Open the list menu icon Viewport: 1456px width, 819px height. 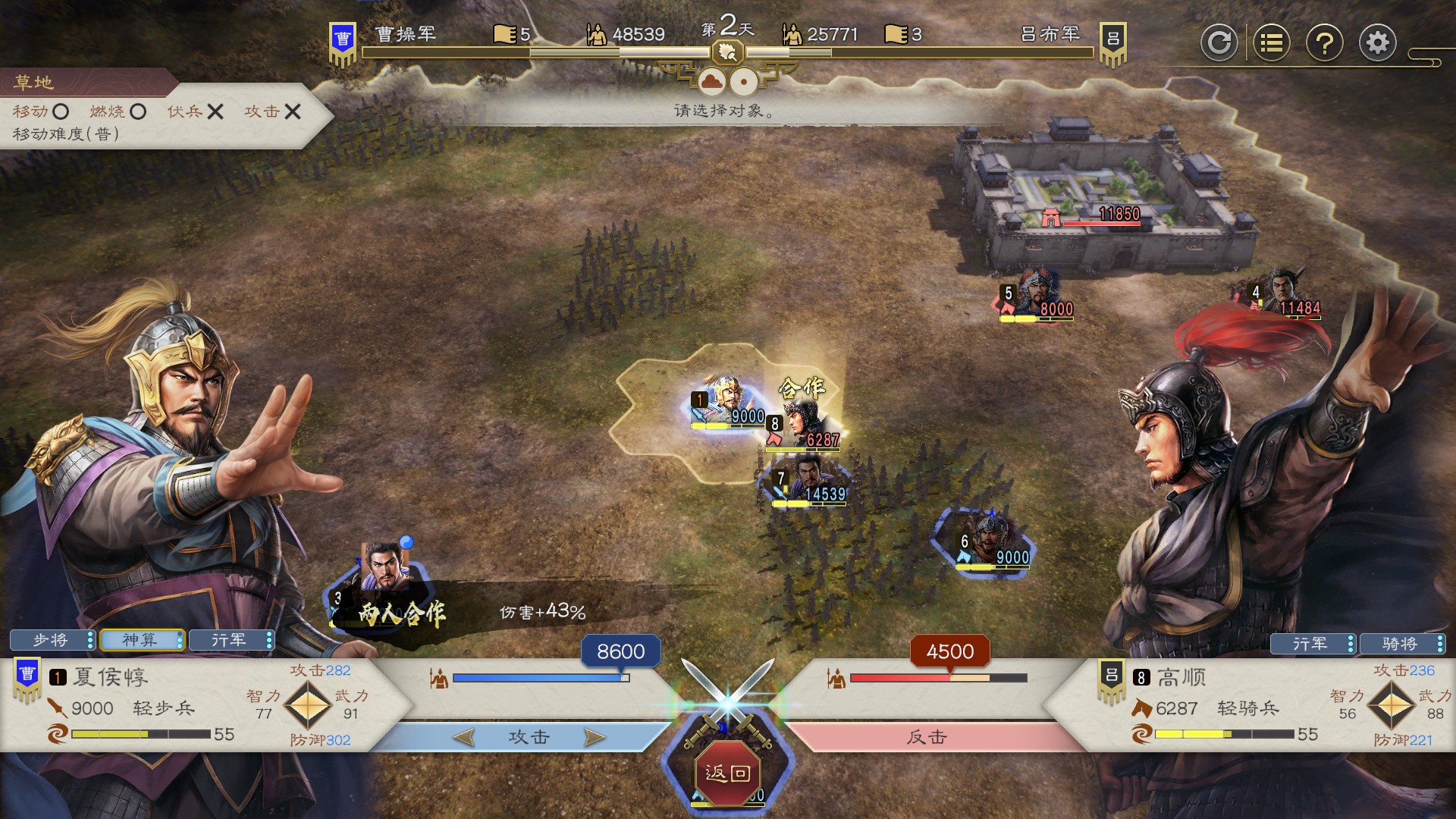[1271, 43]
